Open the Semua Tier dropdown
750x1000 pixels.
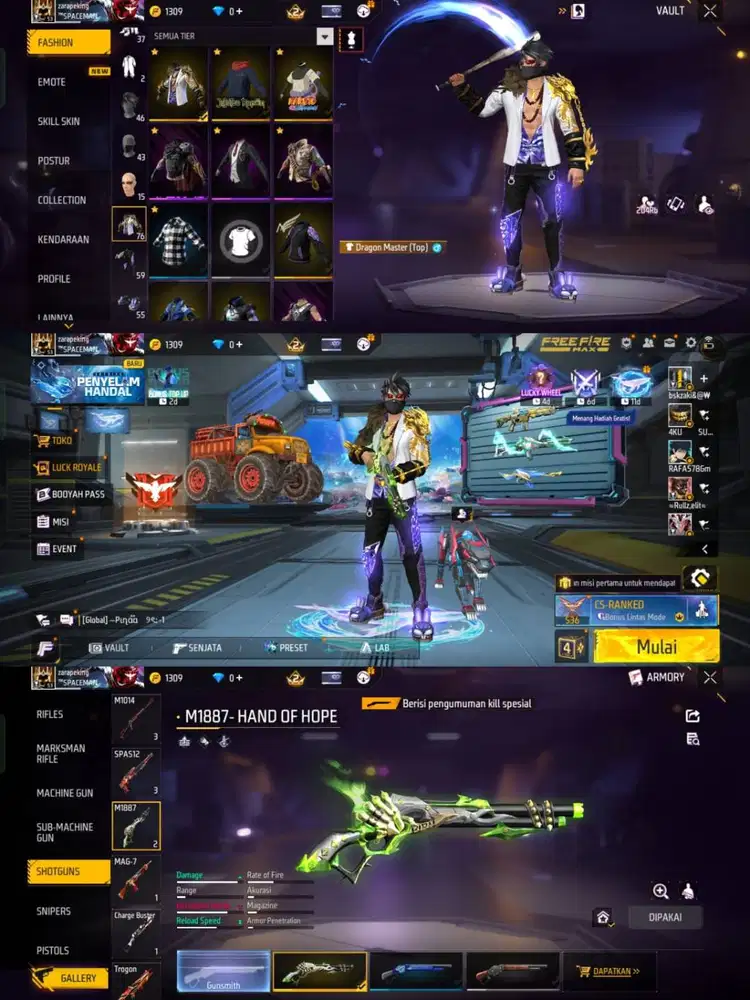[x=324, y=36]
